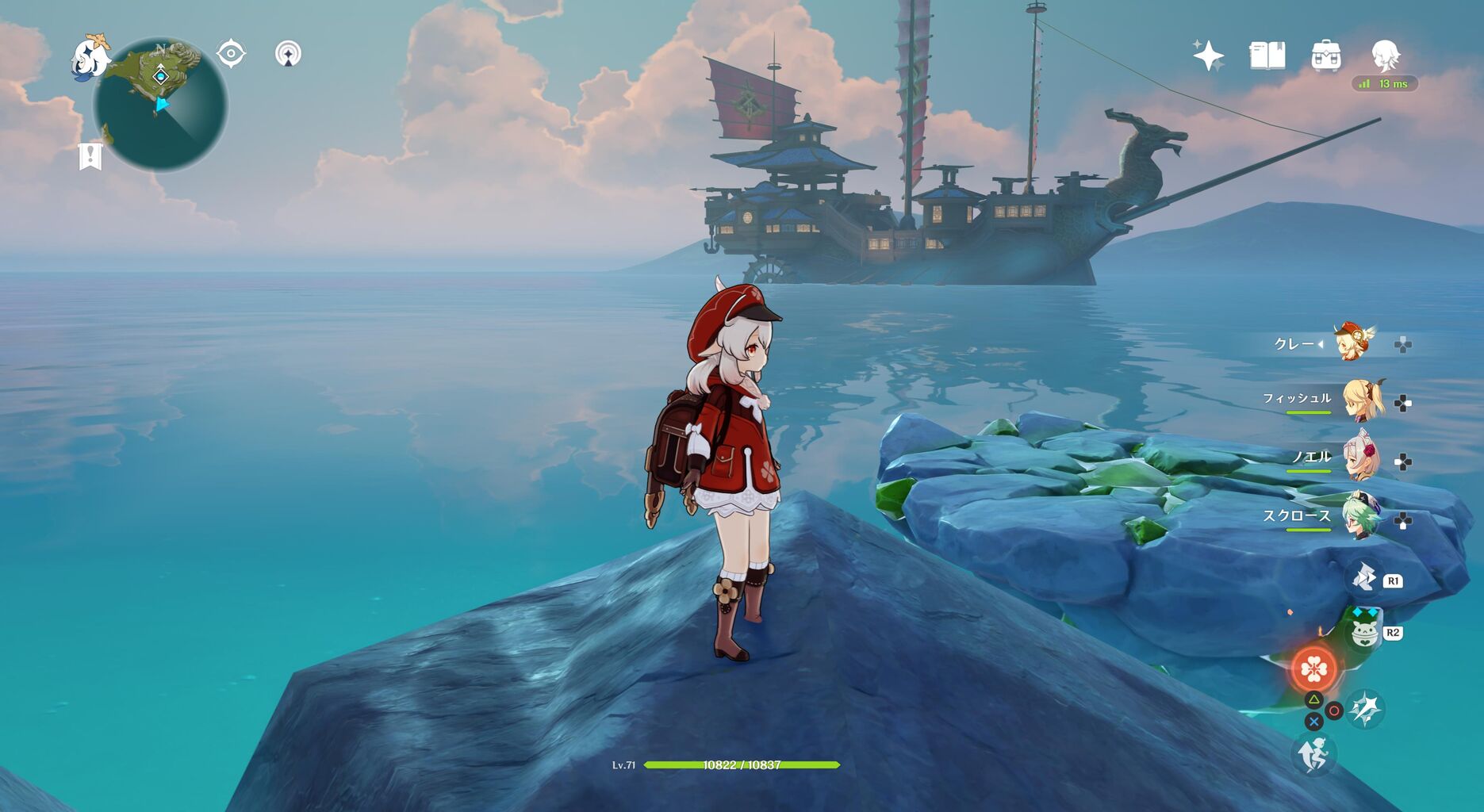Switch to party member ノエル
This screenshot has width=1484, height=812.
click(x=1362, y=458)
